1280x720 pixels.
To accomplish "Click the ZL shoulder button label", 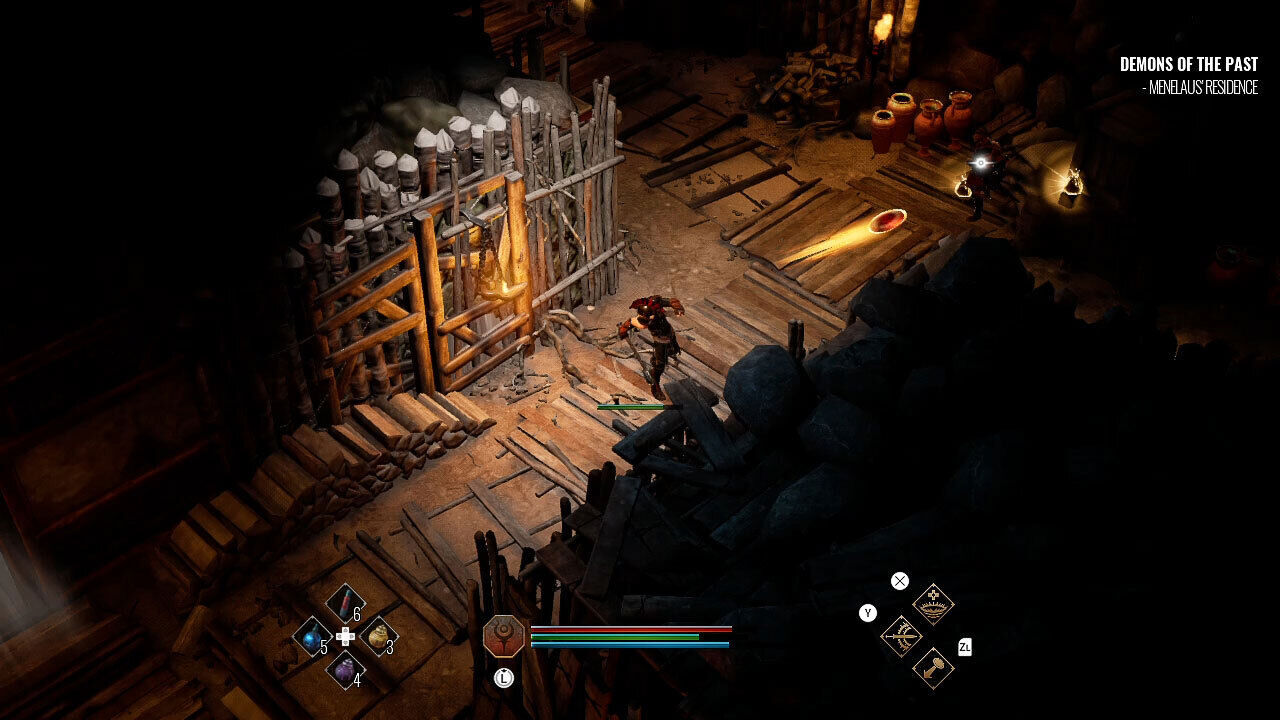I will coord(966,646).
